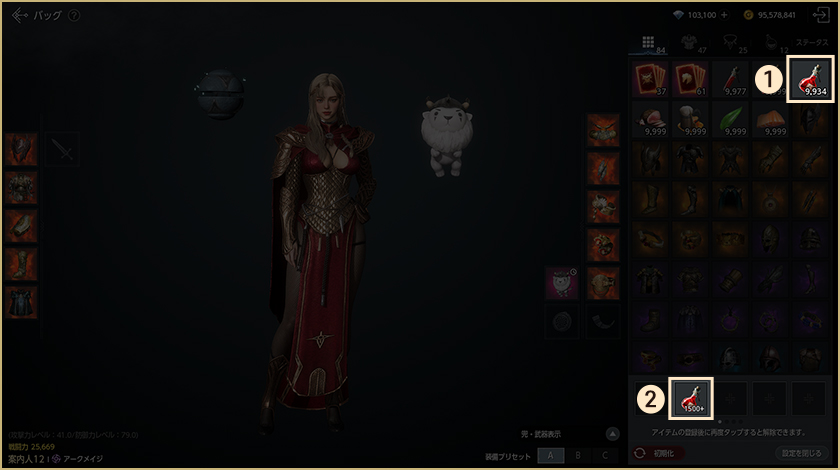Select the equipped helmet slot
This screenshot has width=840, height=470.
[x=20, y=151]
